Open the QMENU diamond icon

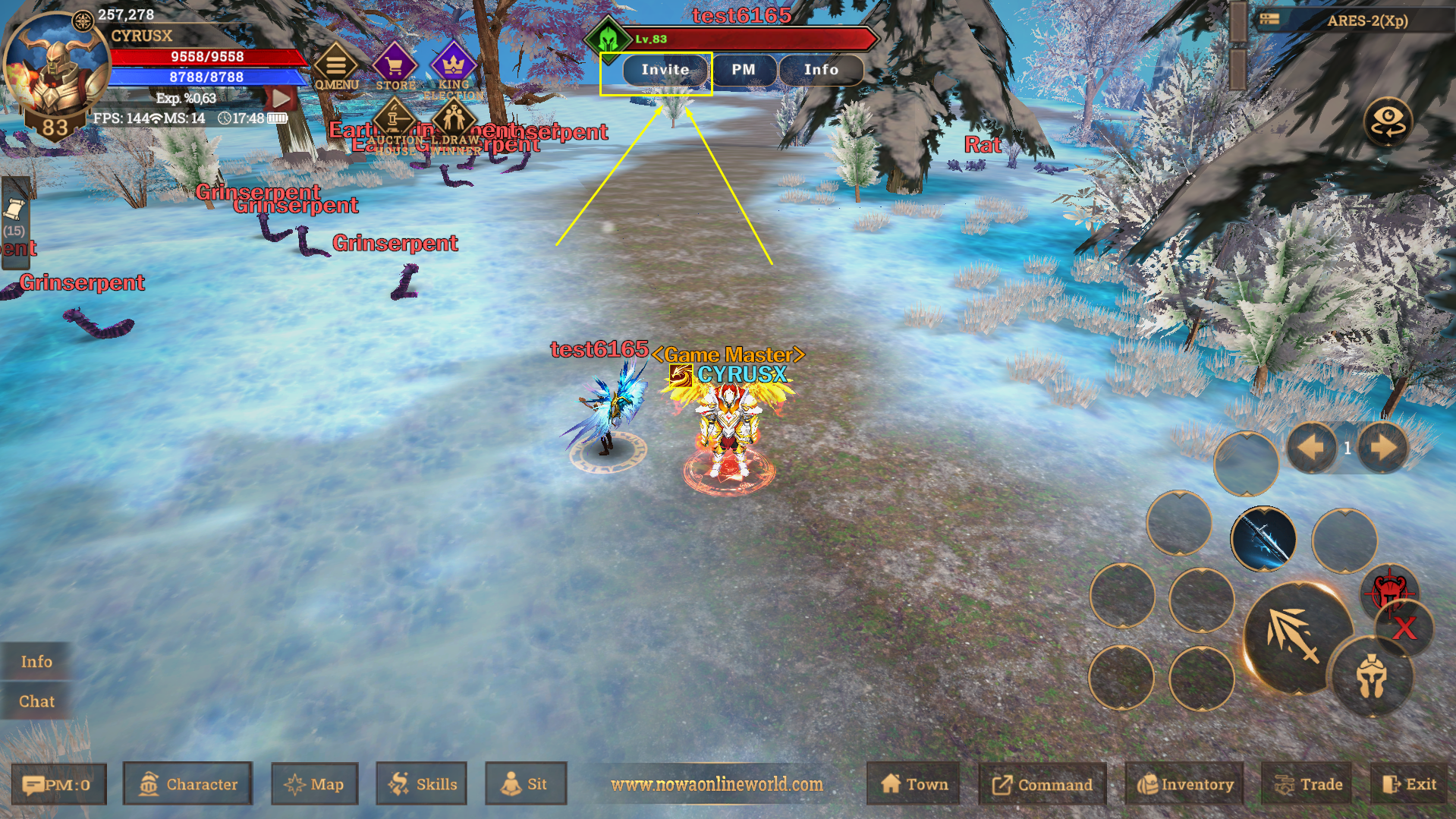point(336,65)
